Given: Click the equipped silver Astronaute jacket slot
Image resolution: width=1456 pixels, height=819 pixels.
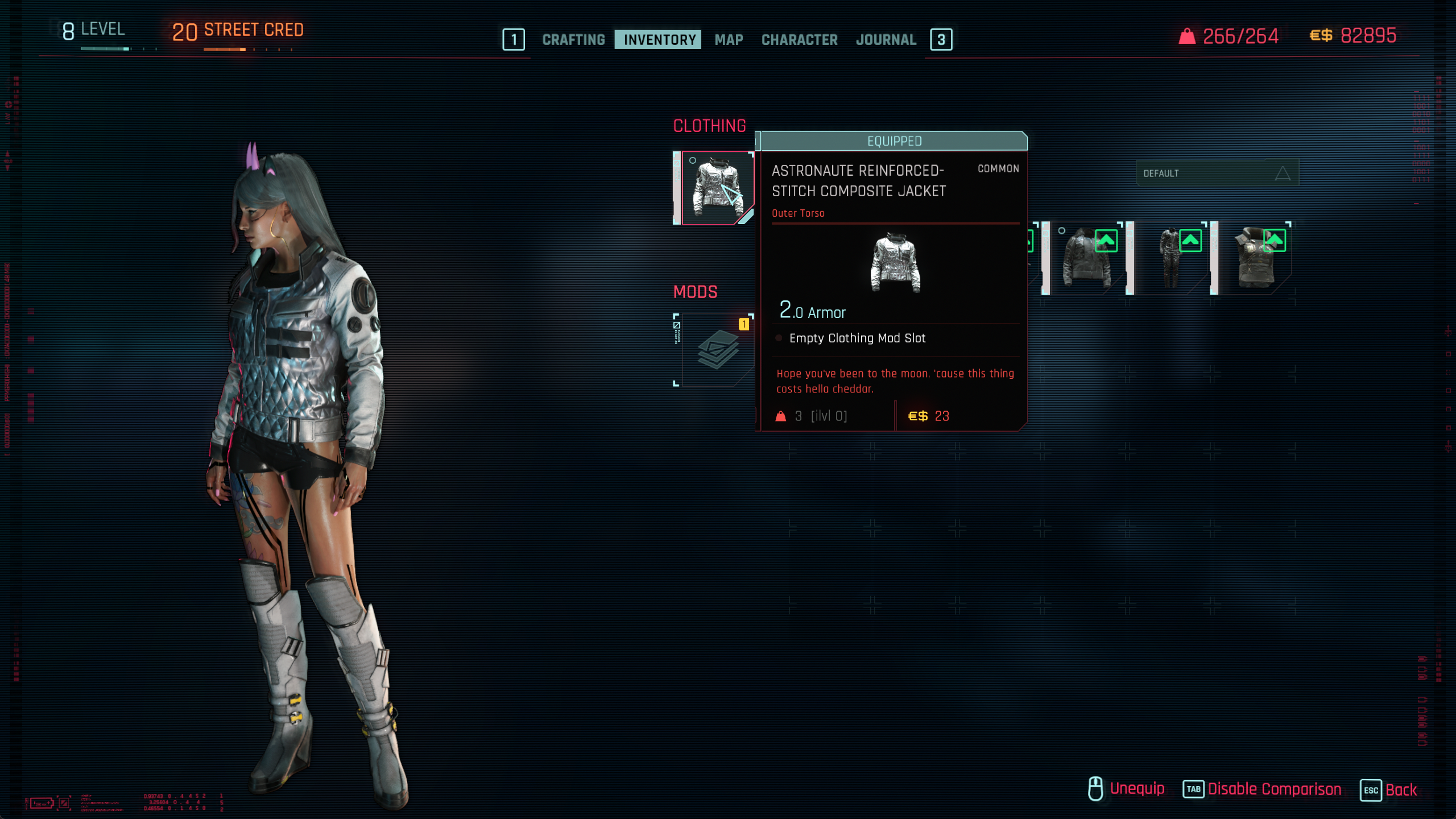Looking at the screenshot, I should 715,188.
